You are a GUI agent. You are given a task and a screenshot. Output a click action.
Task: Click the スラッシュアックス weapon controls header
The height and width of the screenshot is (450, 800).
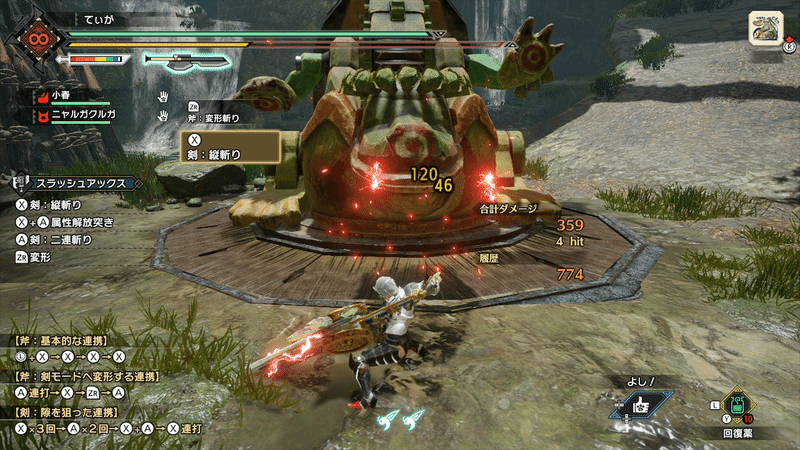point(78,184)
